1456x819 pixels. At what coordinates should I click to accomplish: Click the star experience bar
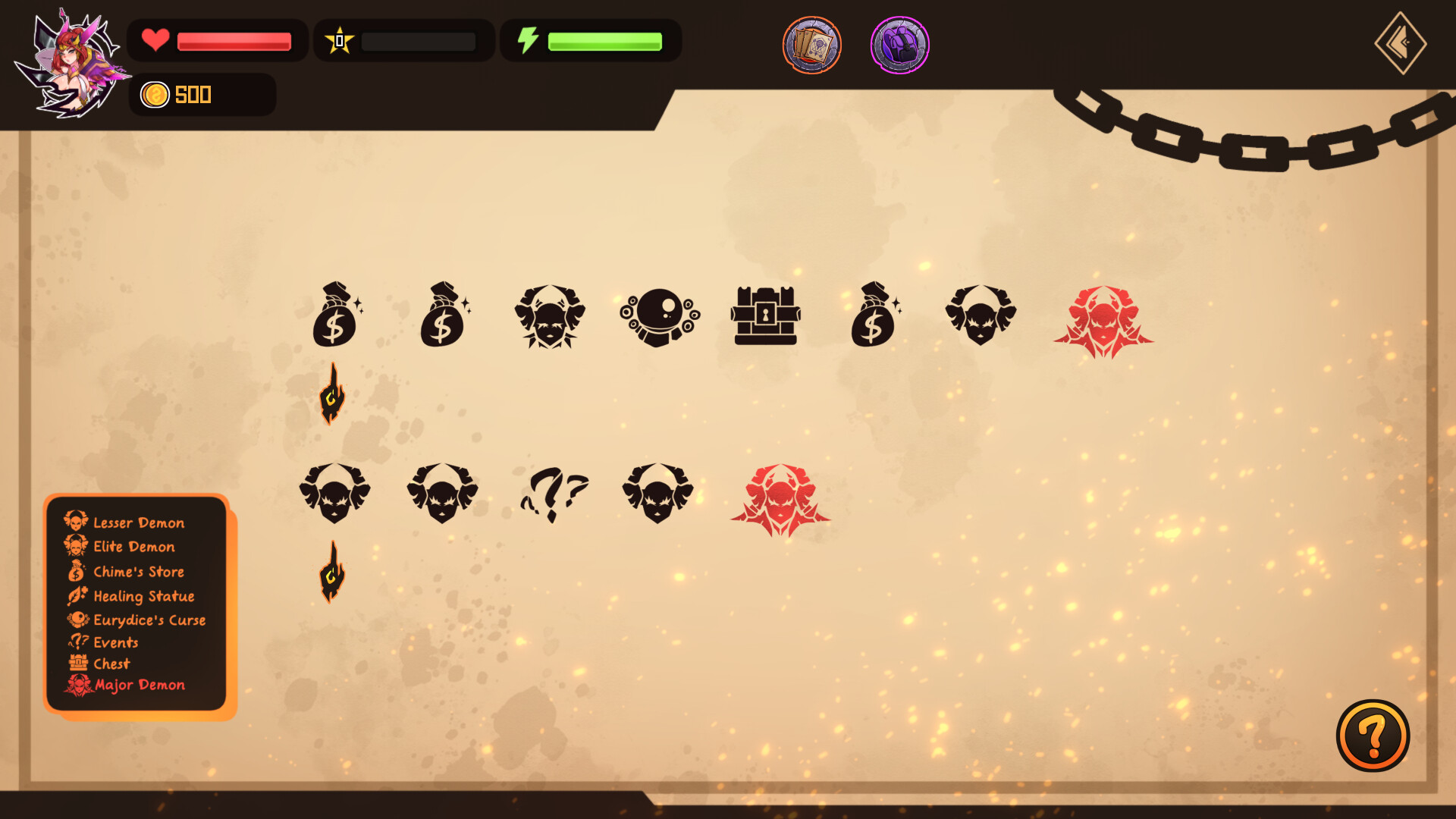coord(417,40)
